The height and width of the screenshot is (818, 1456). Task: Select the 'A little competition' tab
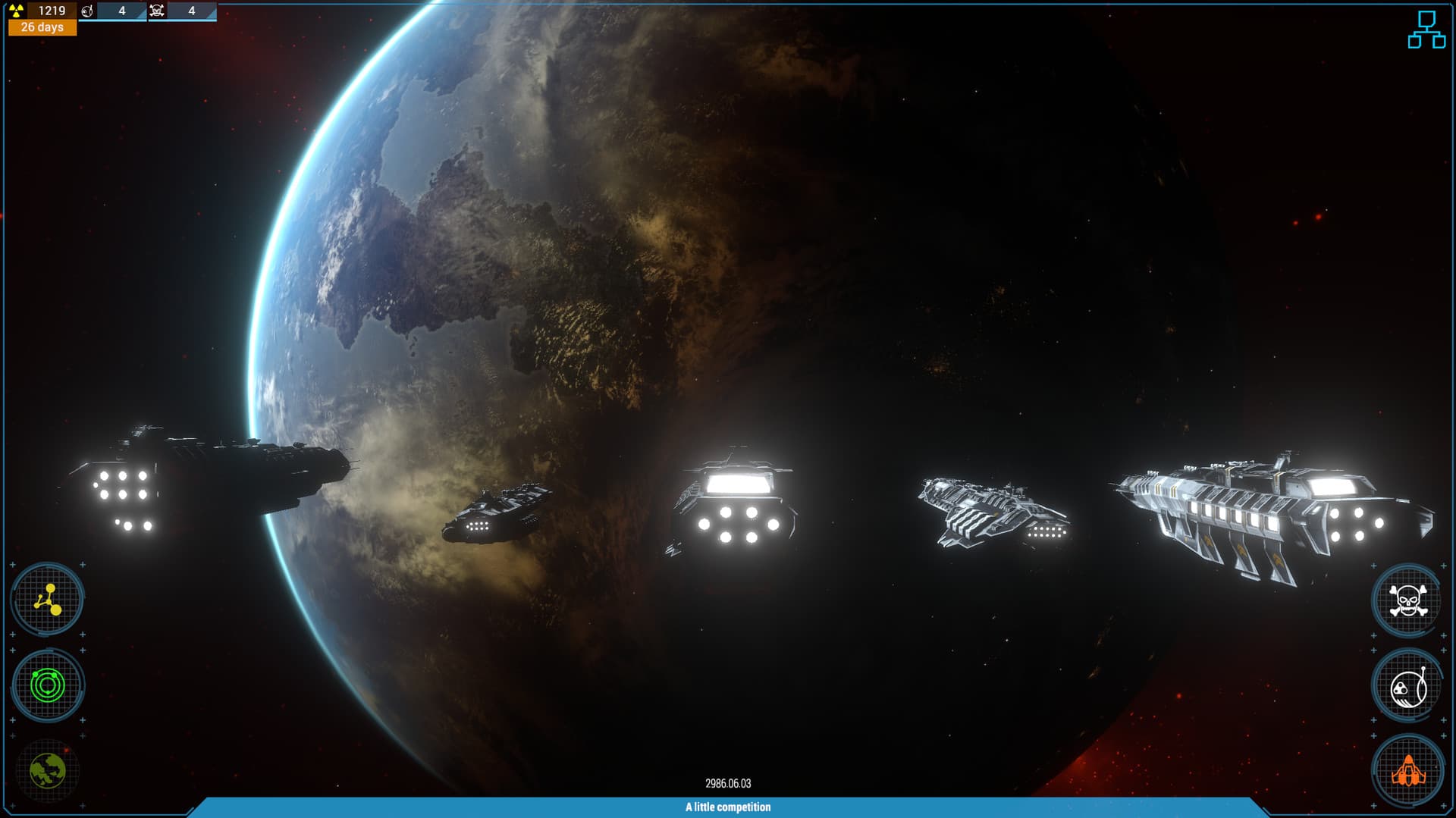tap(728, 807)
